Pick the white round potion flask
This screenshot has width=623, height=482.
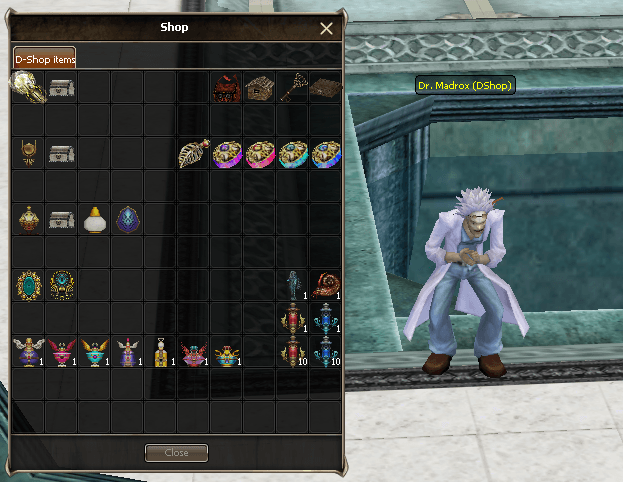tap(94, 219)
